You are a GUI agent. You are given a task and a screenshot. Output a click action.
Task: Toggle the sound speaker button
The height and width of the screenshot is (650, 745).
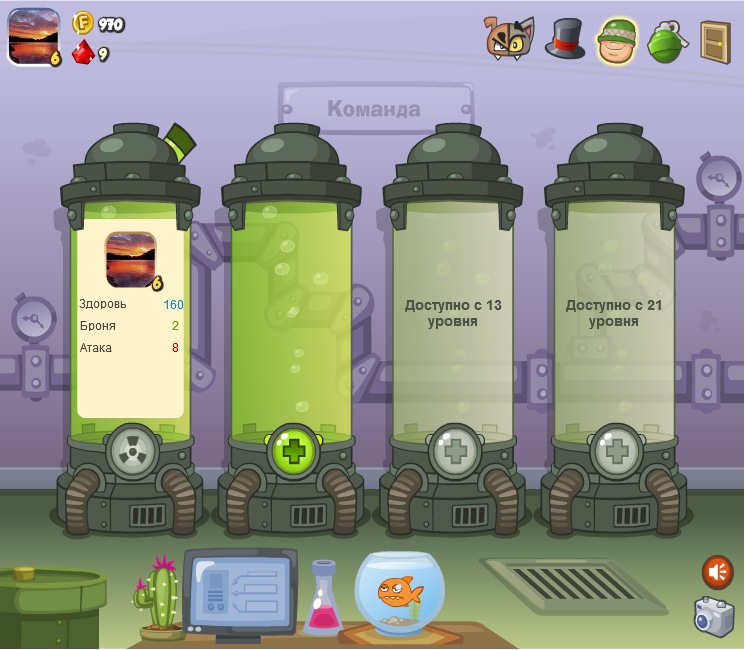point(717,572)
